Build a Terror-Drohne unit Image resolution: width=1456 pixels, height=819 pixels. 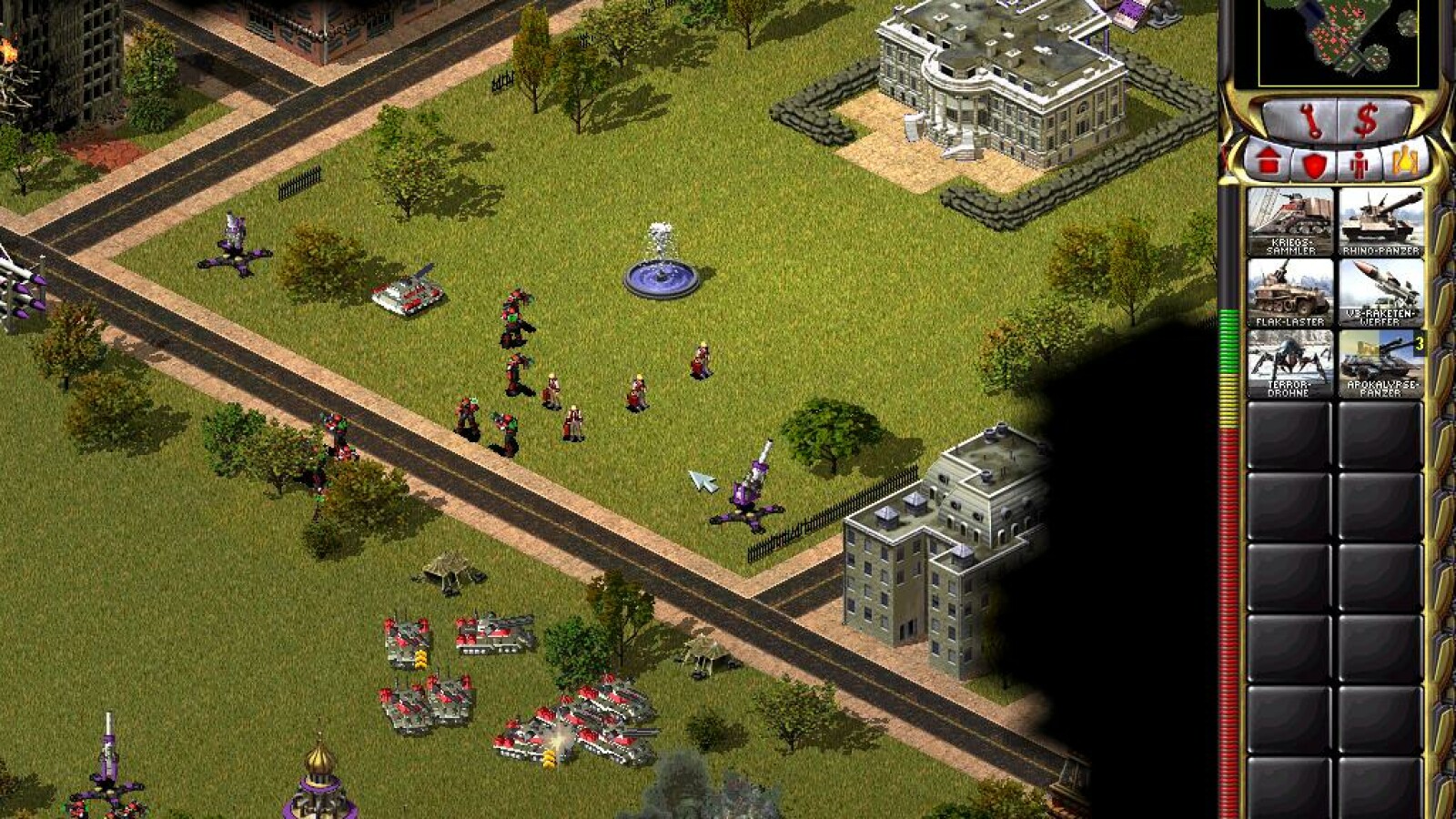click(x=1289, y=363)
